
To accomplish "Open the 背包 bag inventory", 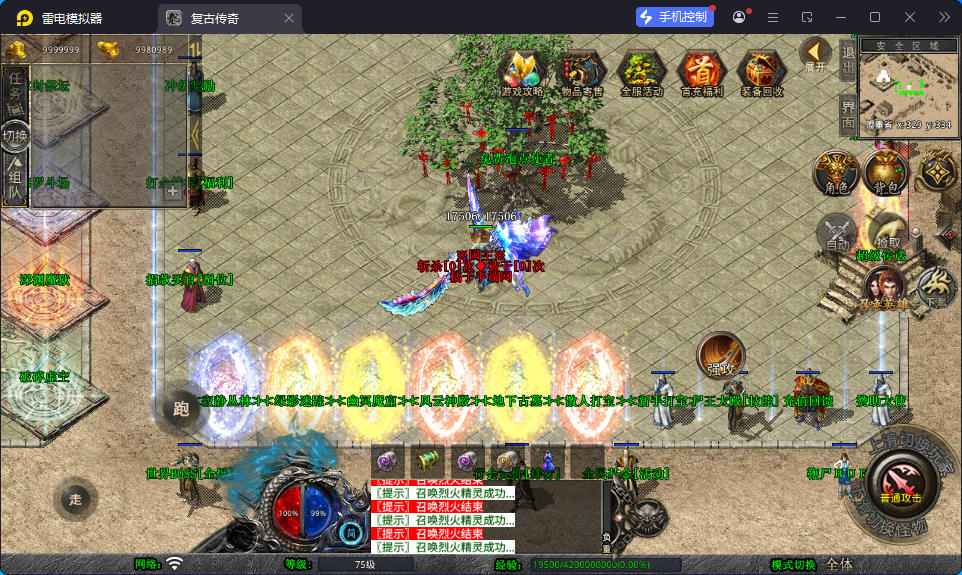I will click(x=885, y=173).
